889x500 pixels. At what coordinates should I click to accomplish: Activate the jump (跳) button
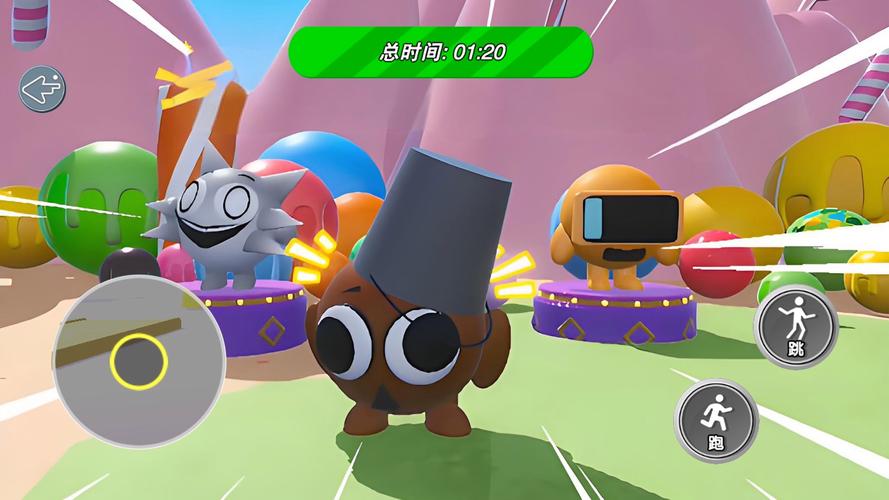click(x=796, y=327)
